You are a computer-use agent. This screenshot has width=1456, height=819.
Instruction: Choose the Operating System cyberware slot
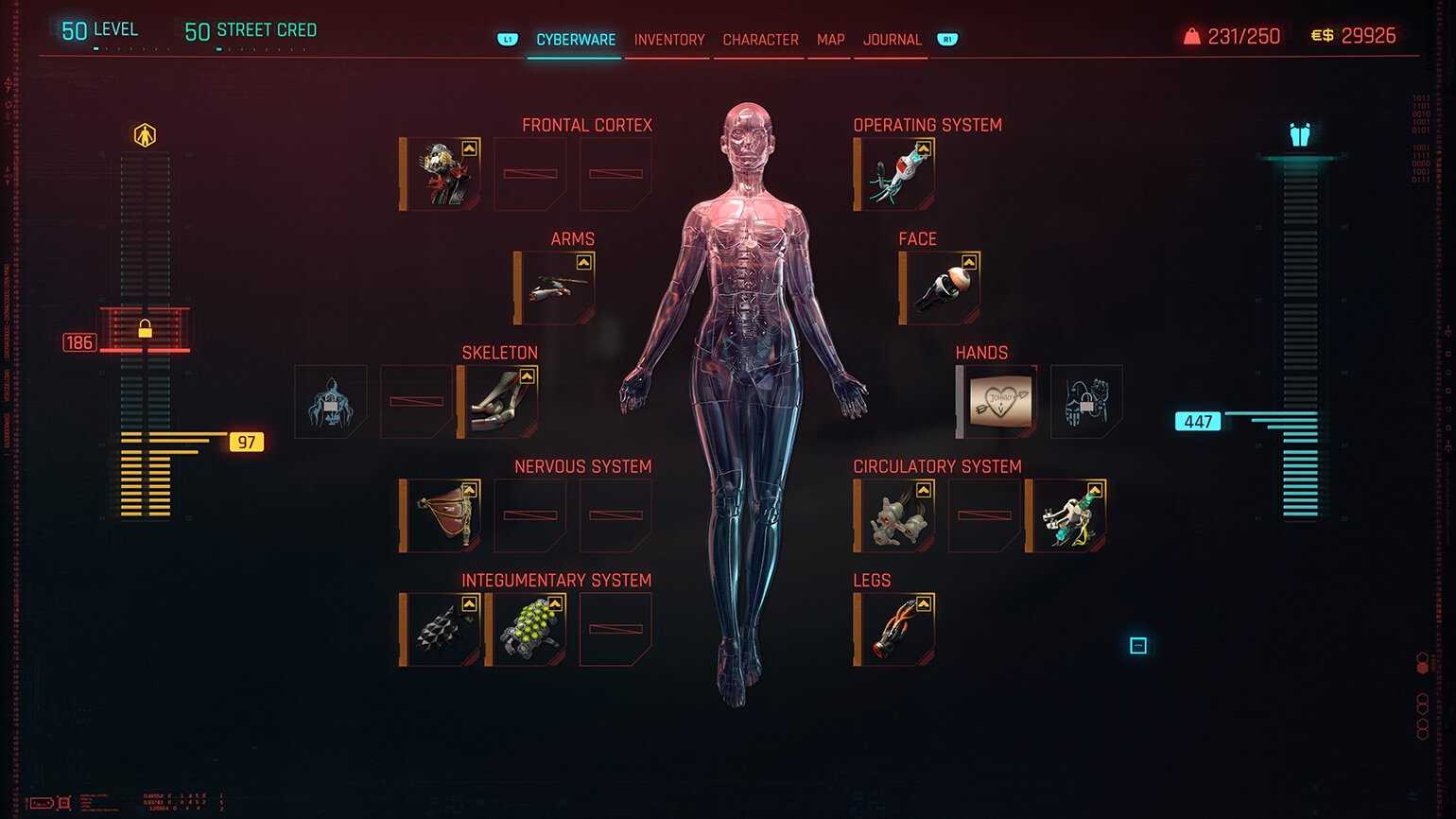click(x=894, y=174)
